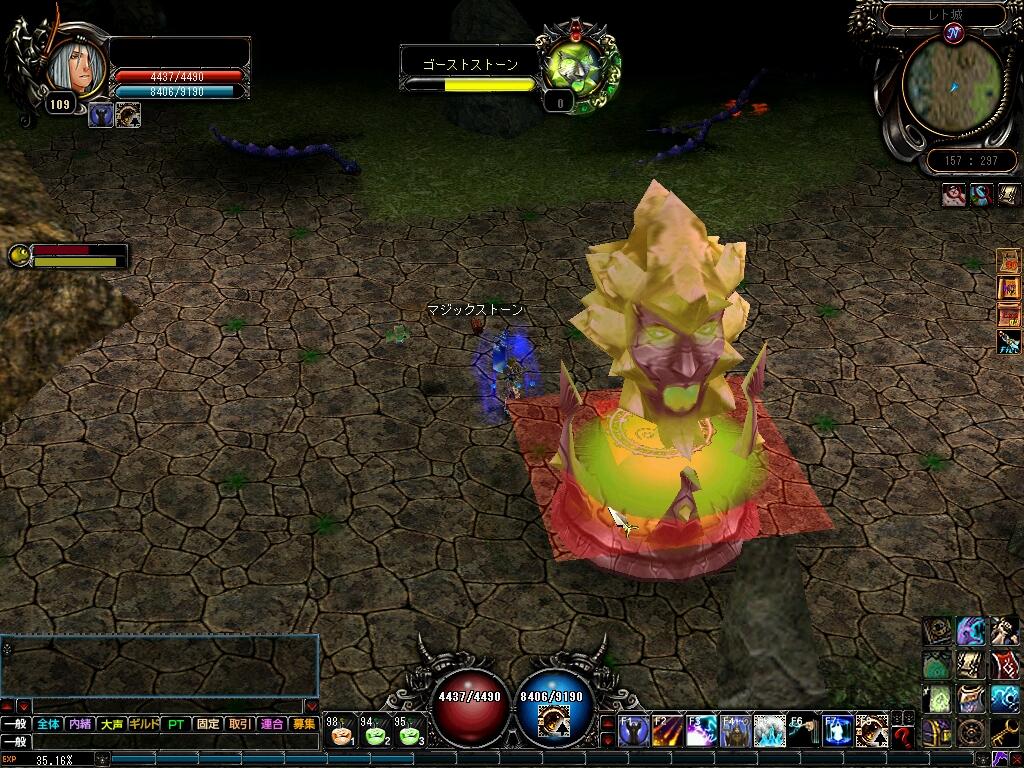Screen dimensions: 1024x768
Task: Switch to the 内緒 whisper tab
Action: [x=80, y=724]
